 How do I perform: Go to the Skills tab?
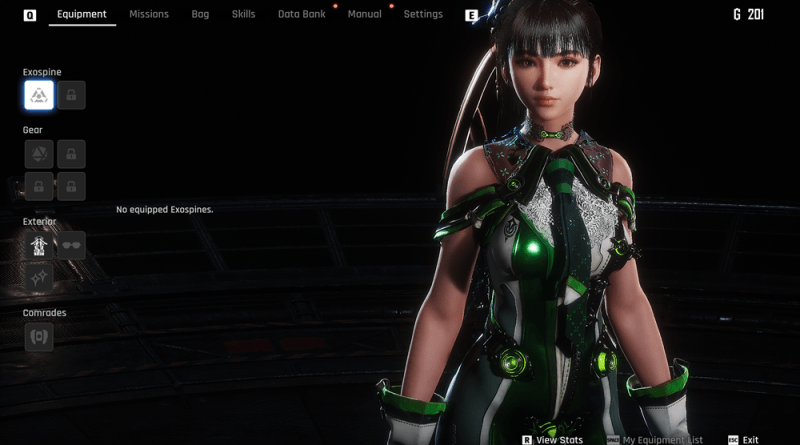(243, 15)
